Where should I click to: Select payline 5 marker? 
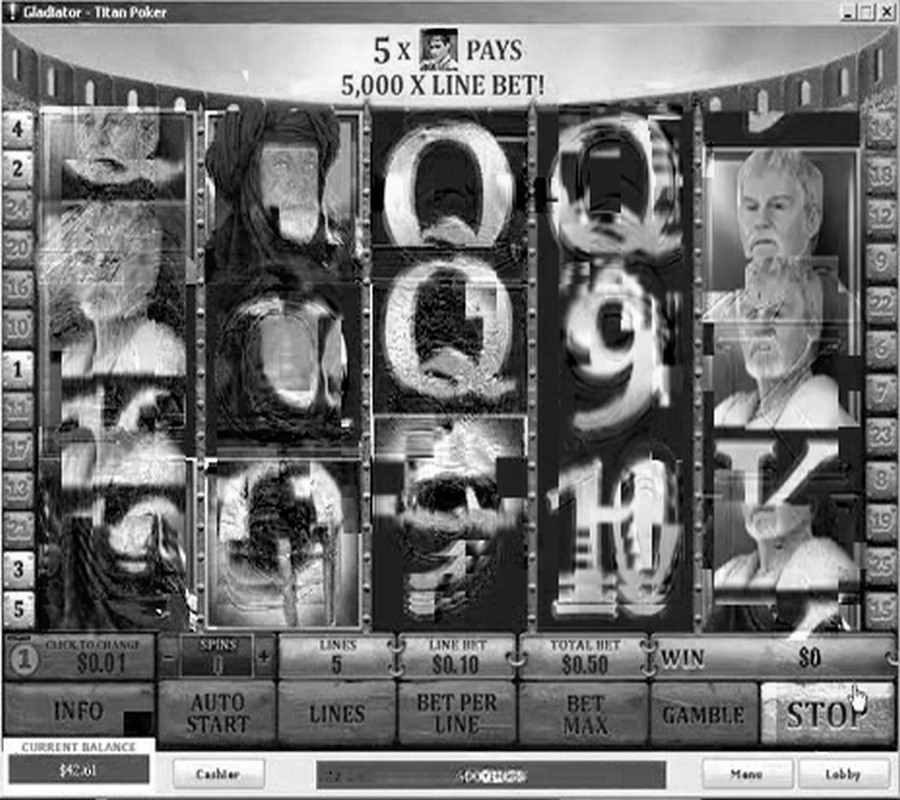coord(18,608)
